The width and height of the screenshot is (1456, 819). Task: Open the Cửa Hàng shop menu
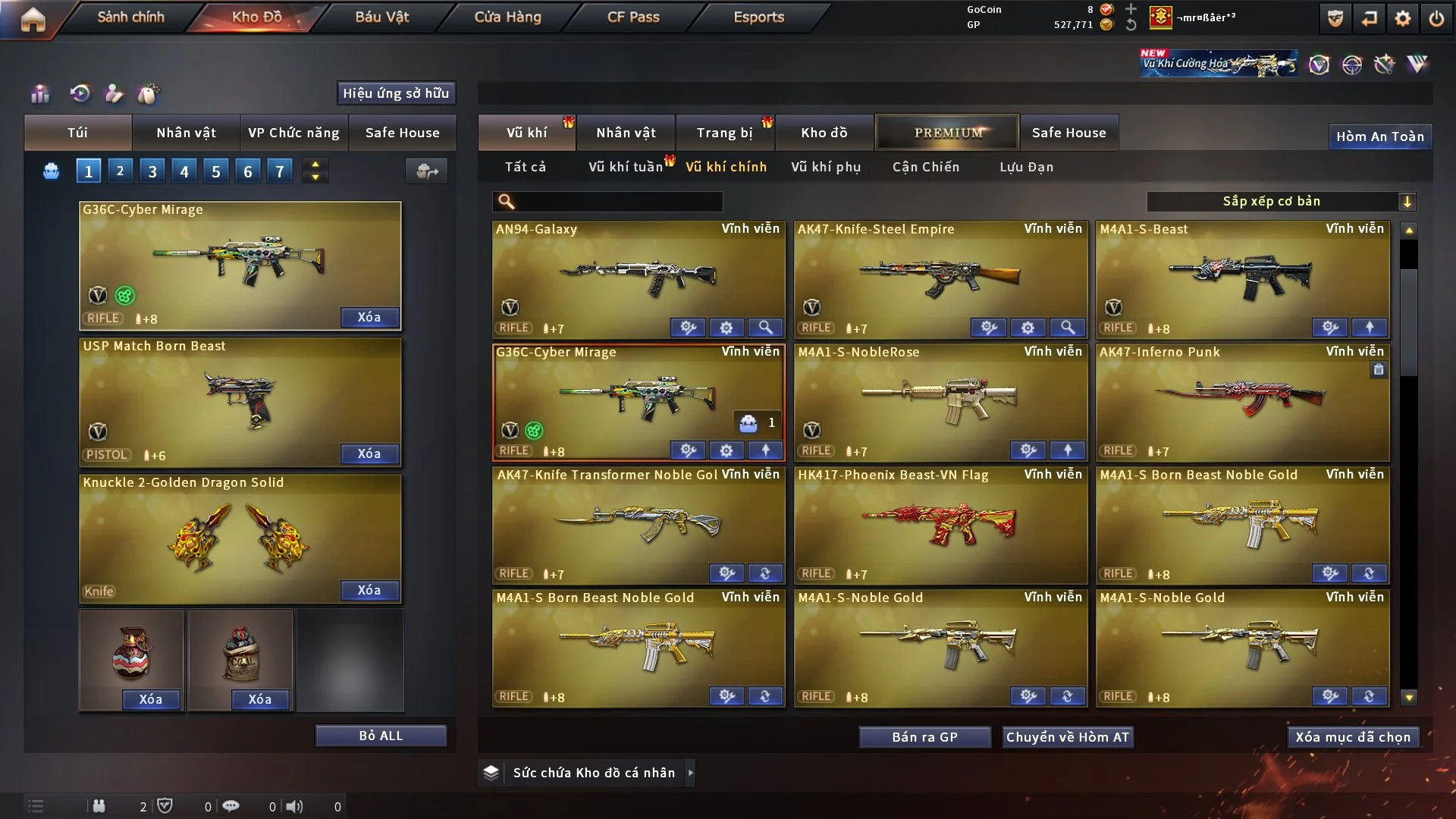click(x=507, y=17)
